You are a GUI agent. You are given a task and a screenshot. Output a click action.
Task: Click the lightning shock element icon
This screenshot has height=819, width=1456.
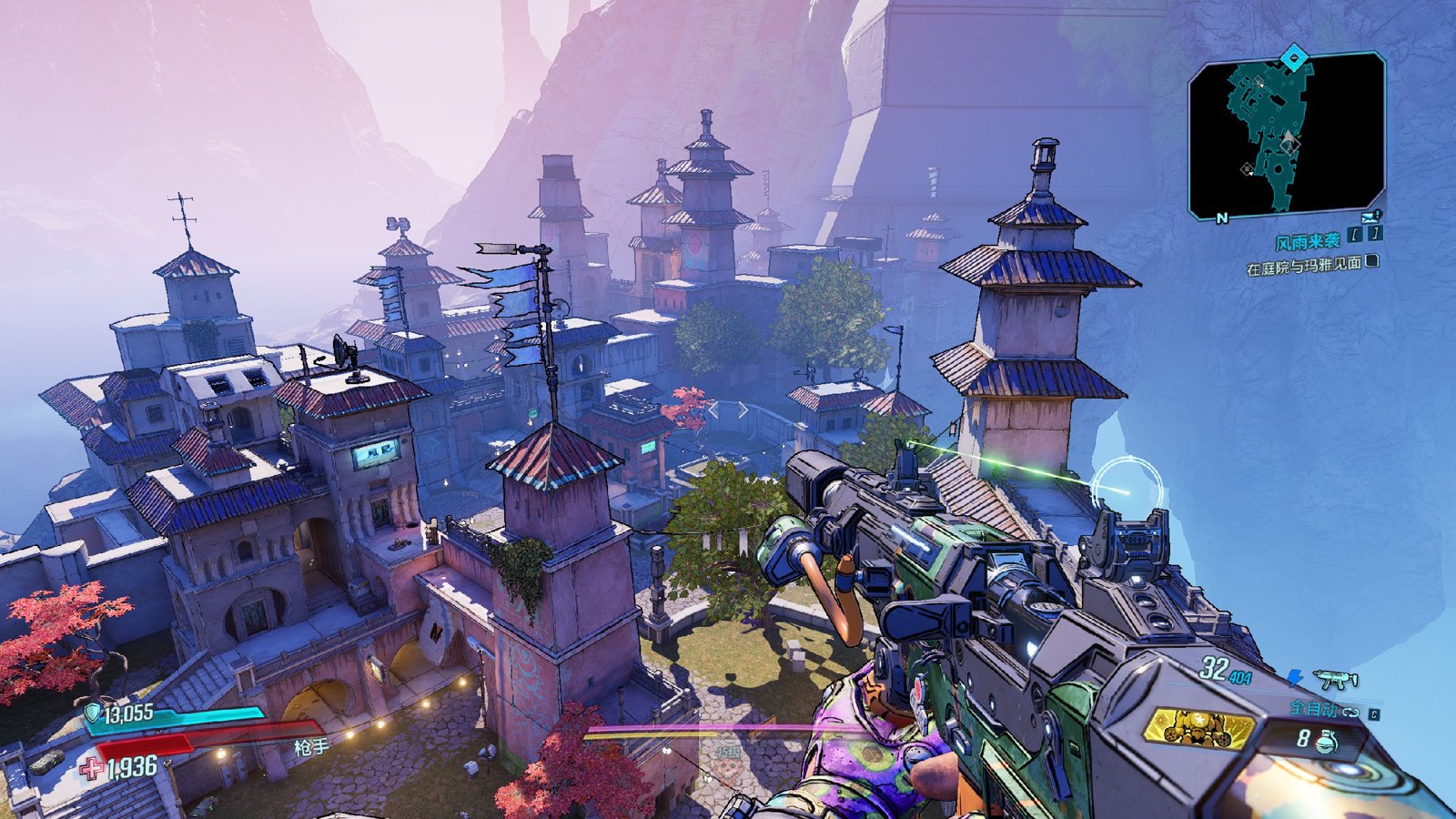(x=1295, y=678)
